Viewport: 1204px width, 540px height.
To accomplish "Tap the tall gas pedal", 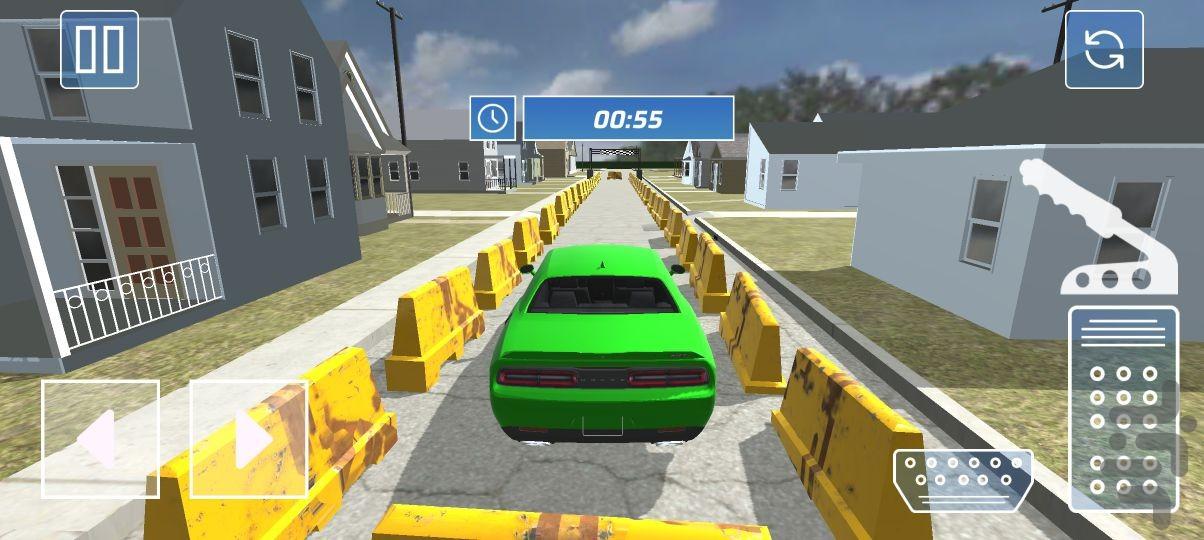I will coord(1123,408).
